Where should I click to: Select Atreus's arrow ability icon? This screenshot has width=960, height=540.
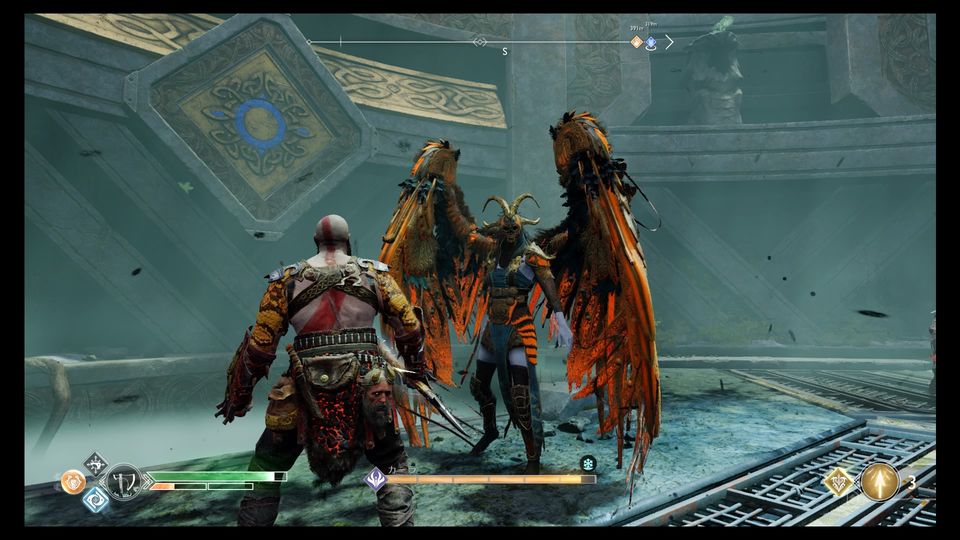point(880,481)
